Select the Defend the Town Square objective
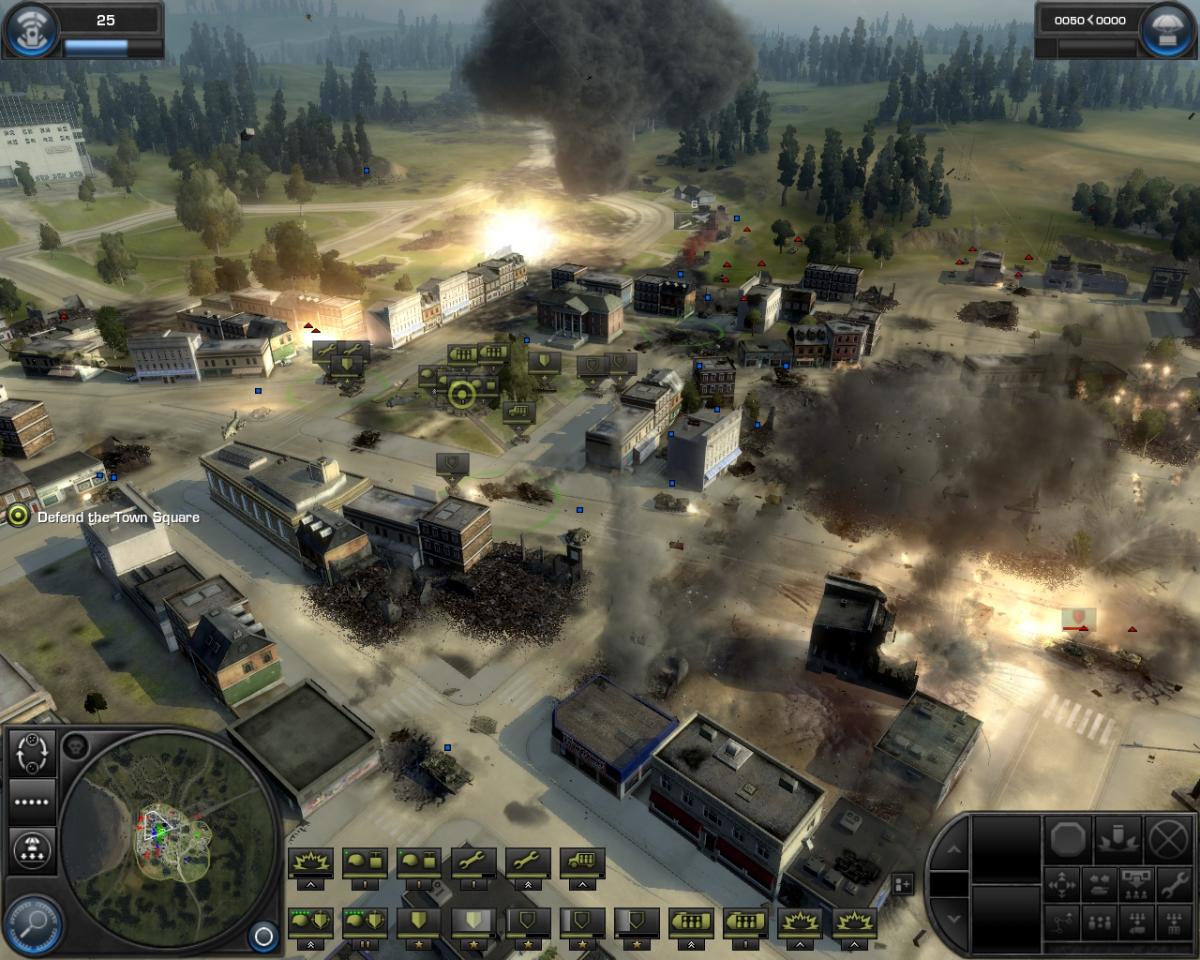This screenshot has width=1200, height=960. [18, 516]
